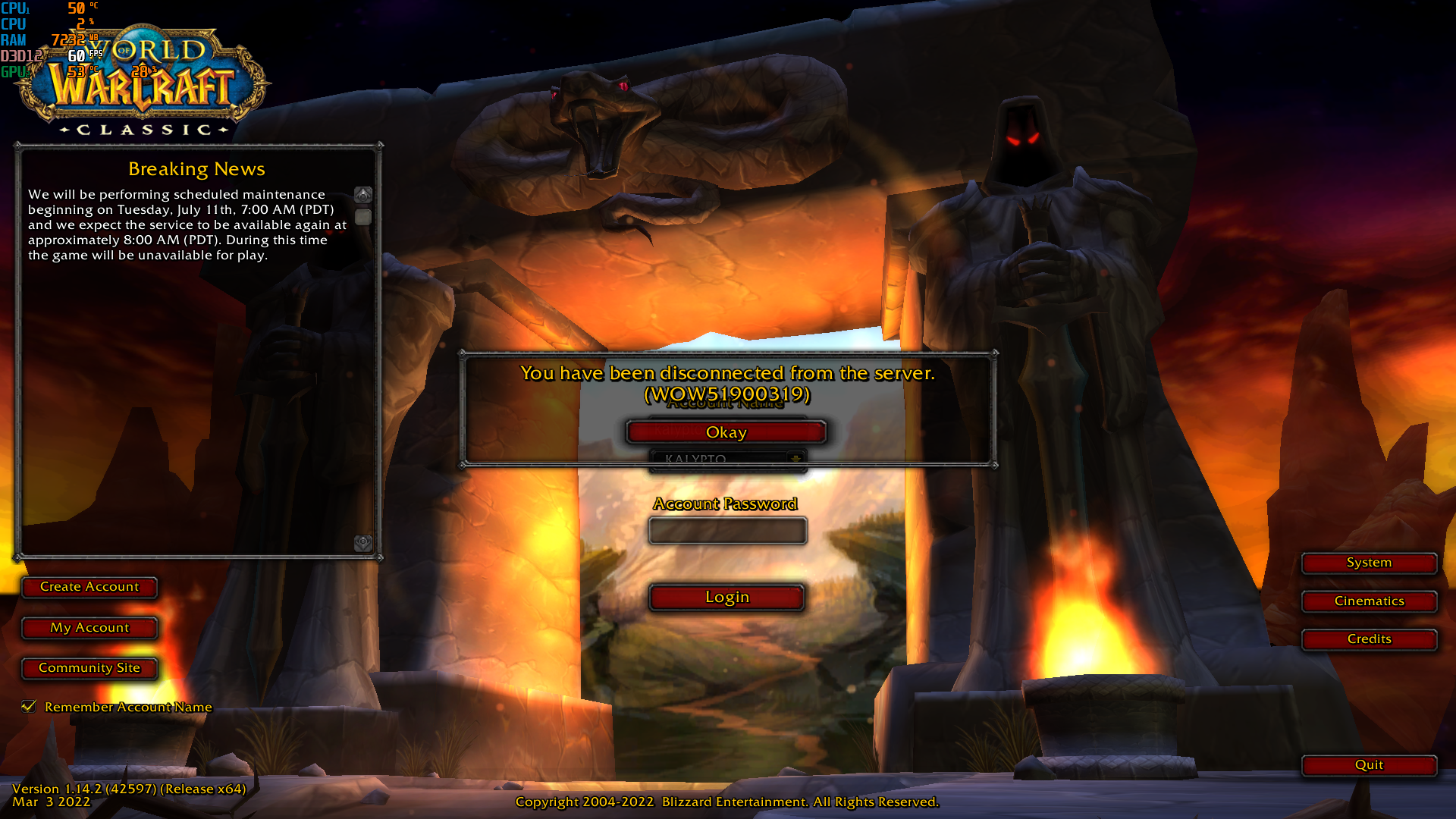1456x819 pixels.
Task: Click Quit to exit the game
Action: coord(1369,764)
